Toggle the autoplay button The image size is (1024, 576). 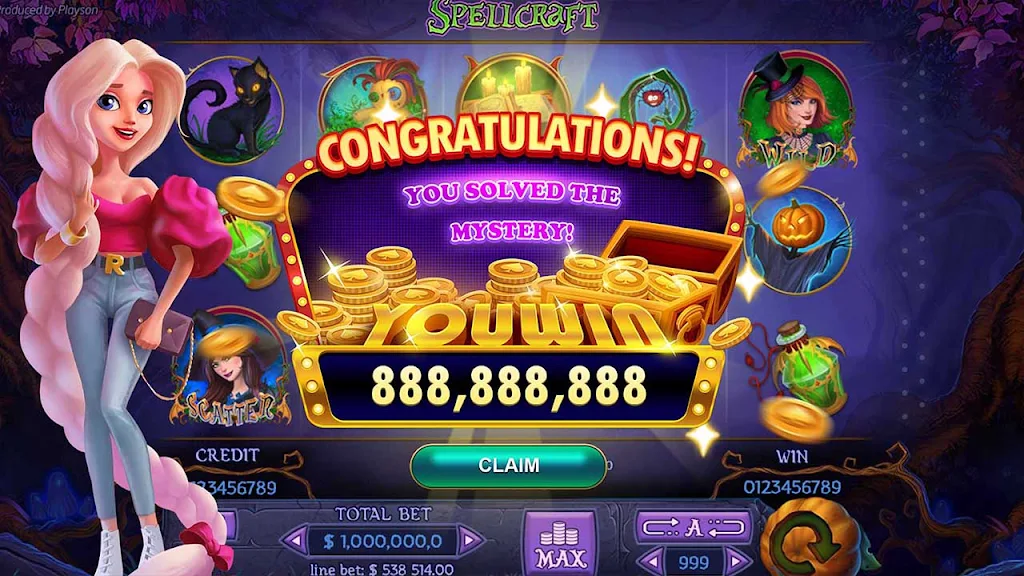(x=694, y=527)
